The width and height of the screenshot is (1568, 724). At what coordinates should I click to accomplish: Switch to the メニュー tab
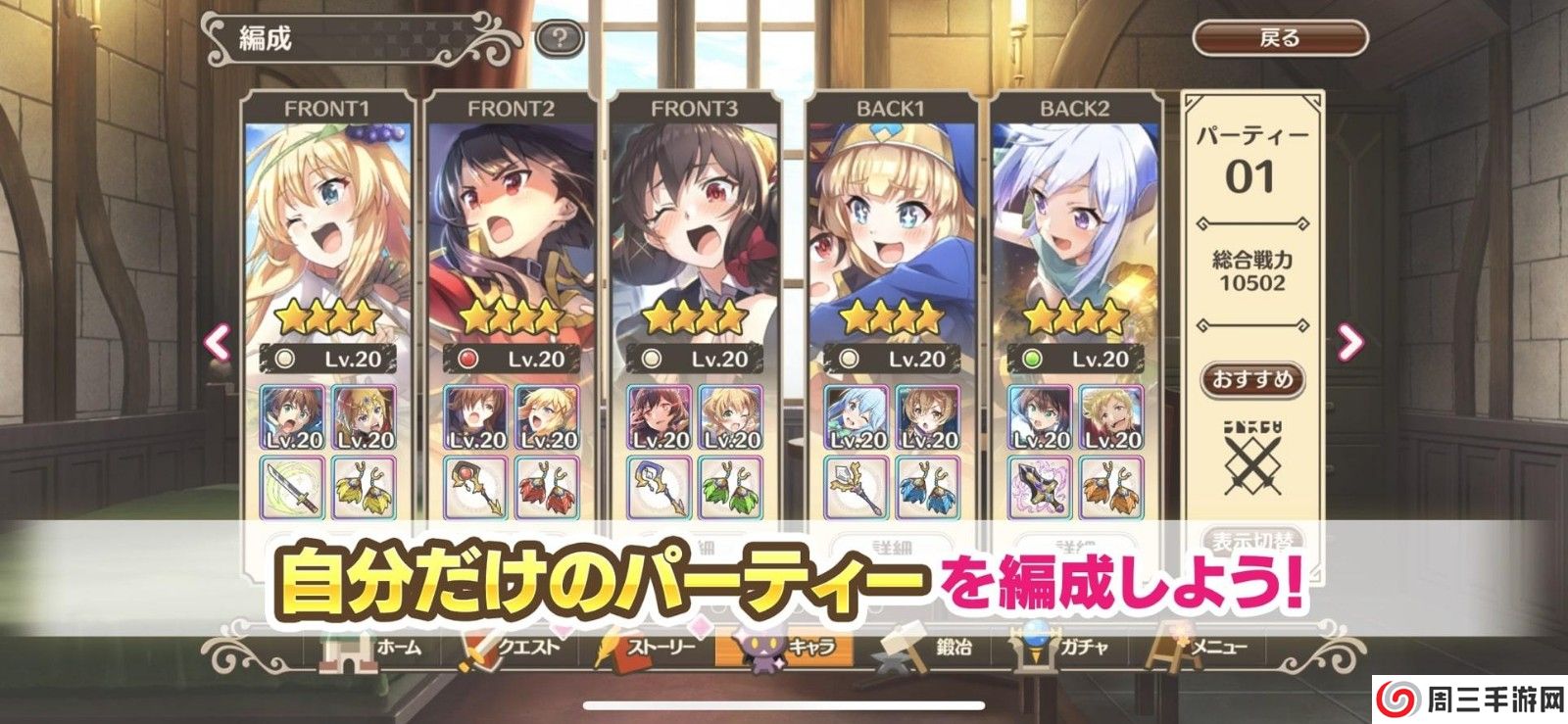(x=1205, y=647)
